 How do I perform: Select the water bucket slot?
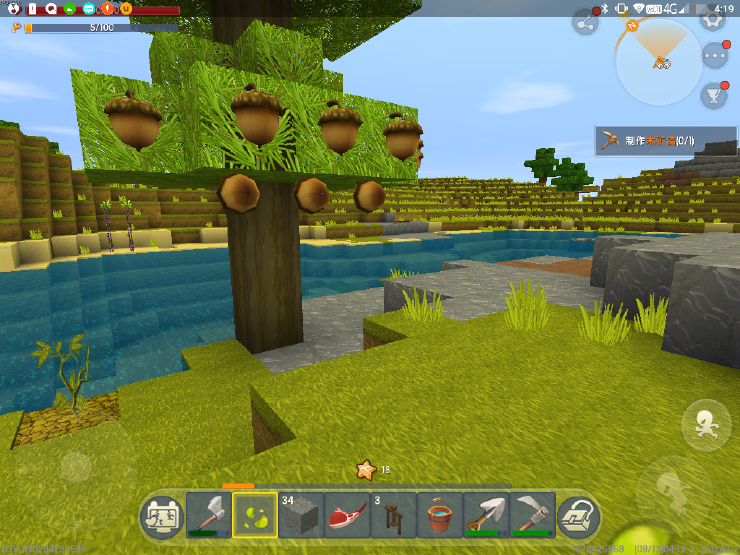(439, 515)
